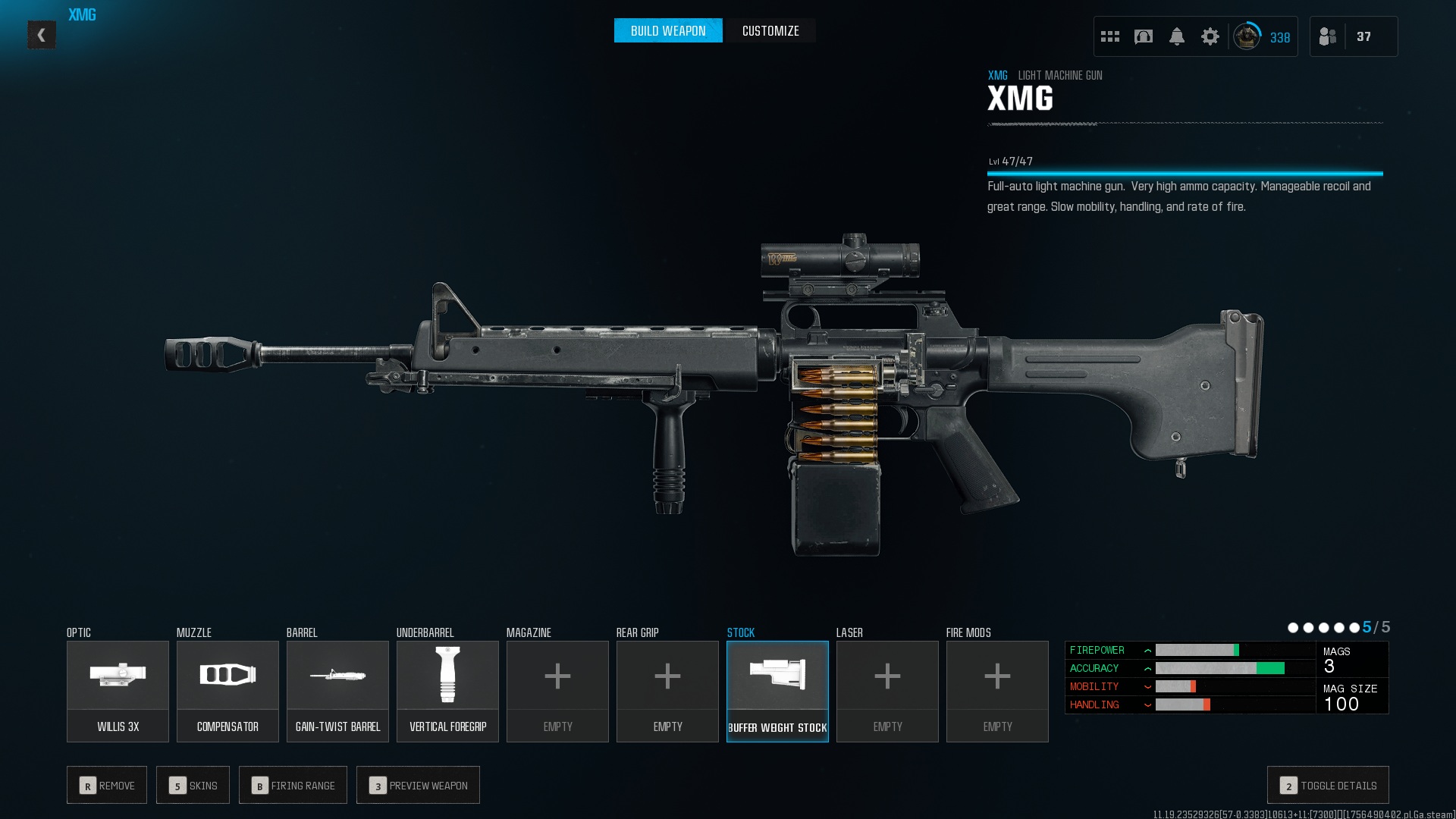Open the grid menu icon
The height and width of the screenshot is (819, 1456).
tap(1110, 36)
